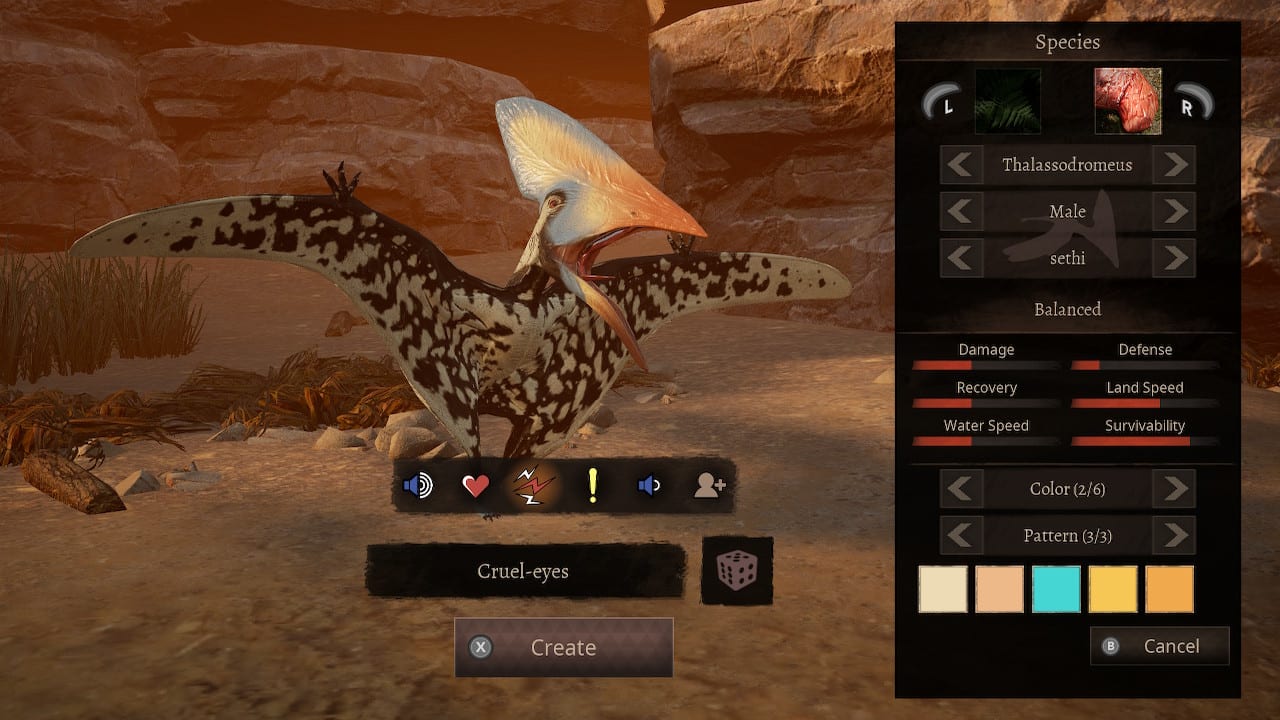Screen dimensions: 1280x720
Task: Randomize the name using the dice icon
Action: click(737, 573)
